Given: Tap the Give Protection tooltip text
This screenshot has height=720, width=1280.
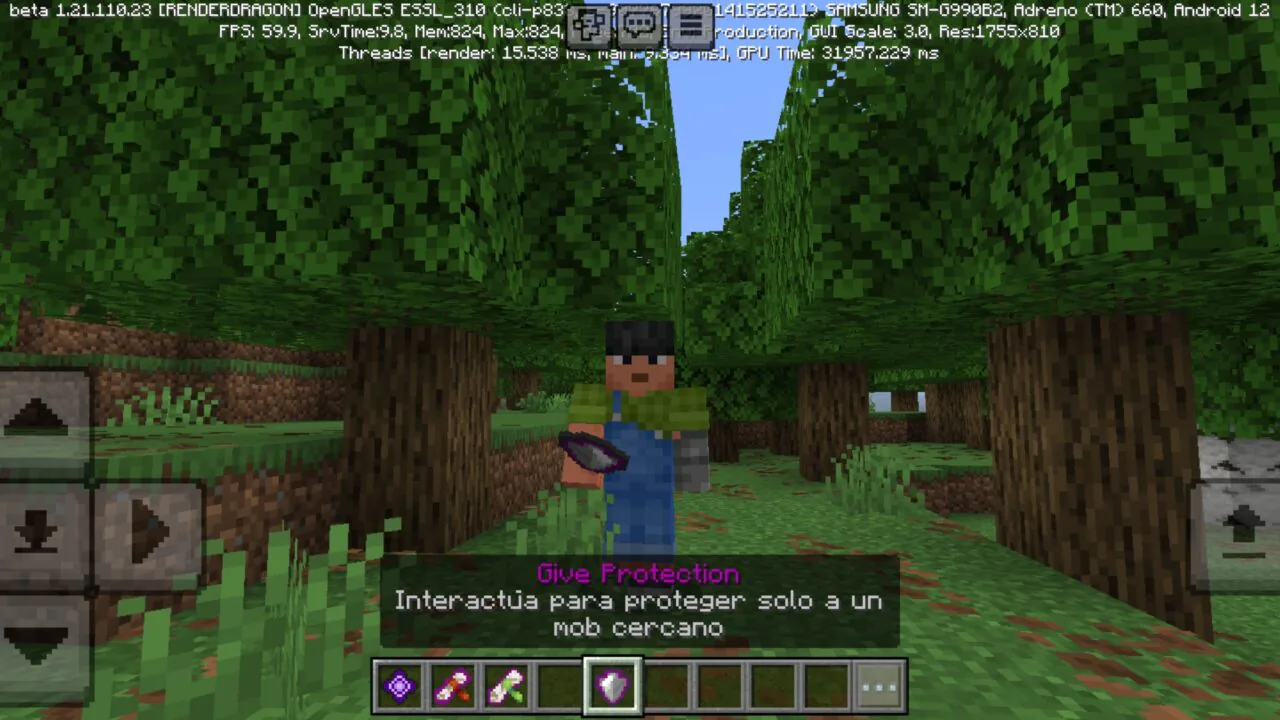Looking at the screenshot, I should coord(639,573).
